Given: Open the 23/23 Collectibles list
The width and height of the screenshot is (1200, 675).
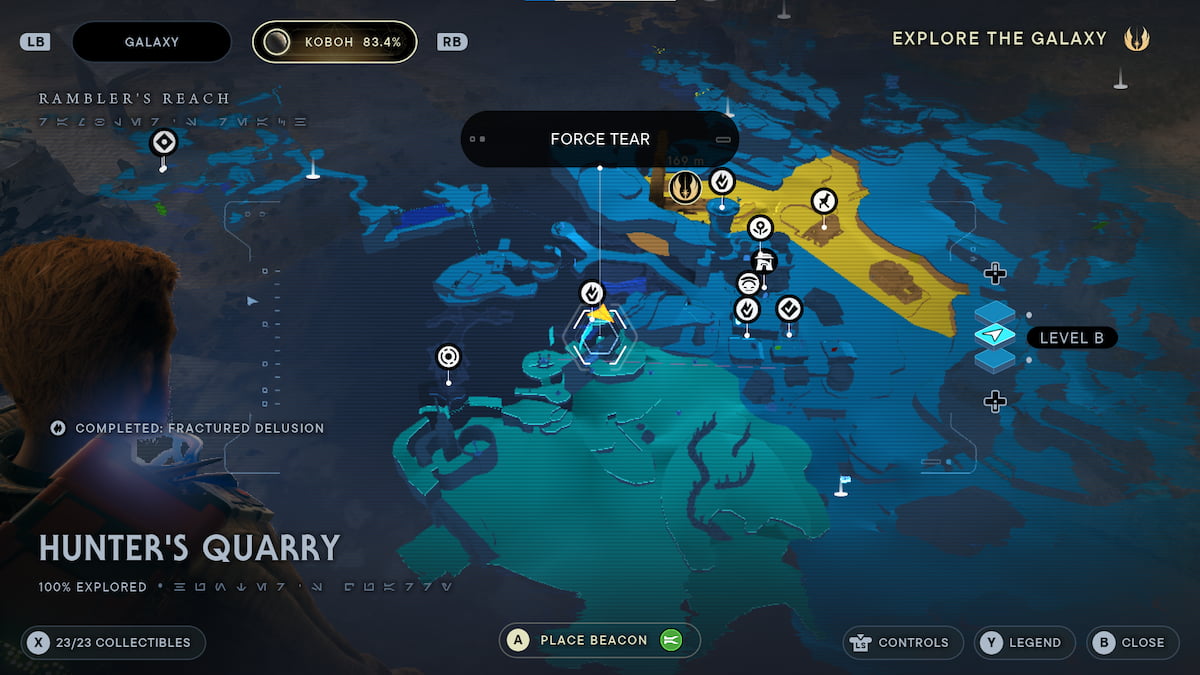Looking at the screenshot, I should click(x=113, y=642).
